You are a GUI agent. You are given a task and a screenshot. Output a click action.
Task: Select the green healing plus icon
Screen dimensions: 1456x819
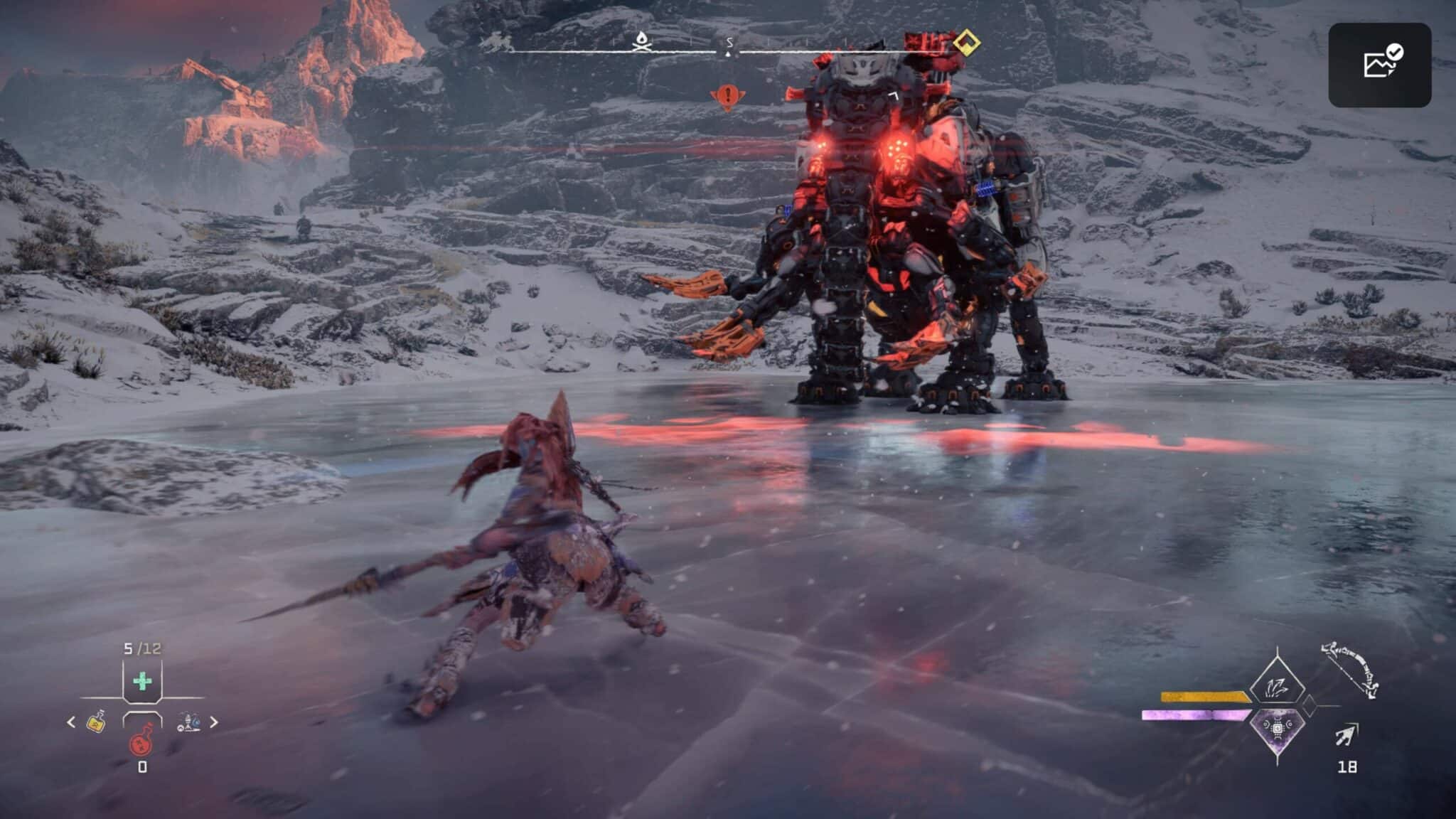point(142,681)
